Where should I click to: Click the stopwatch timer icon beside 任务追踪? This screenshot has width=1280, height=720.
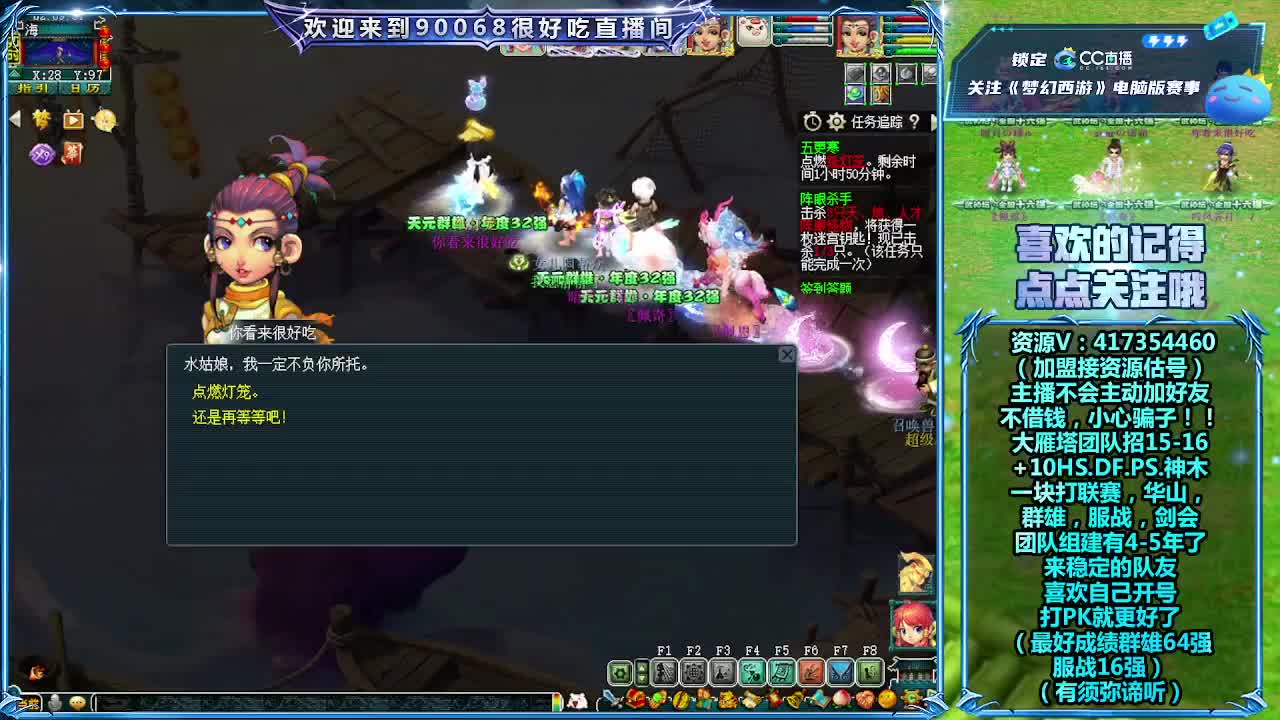click(811, 122)
